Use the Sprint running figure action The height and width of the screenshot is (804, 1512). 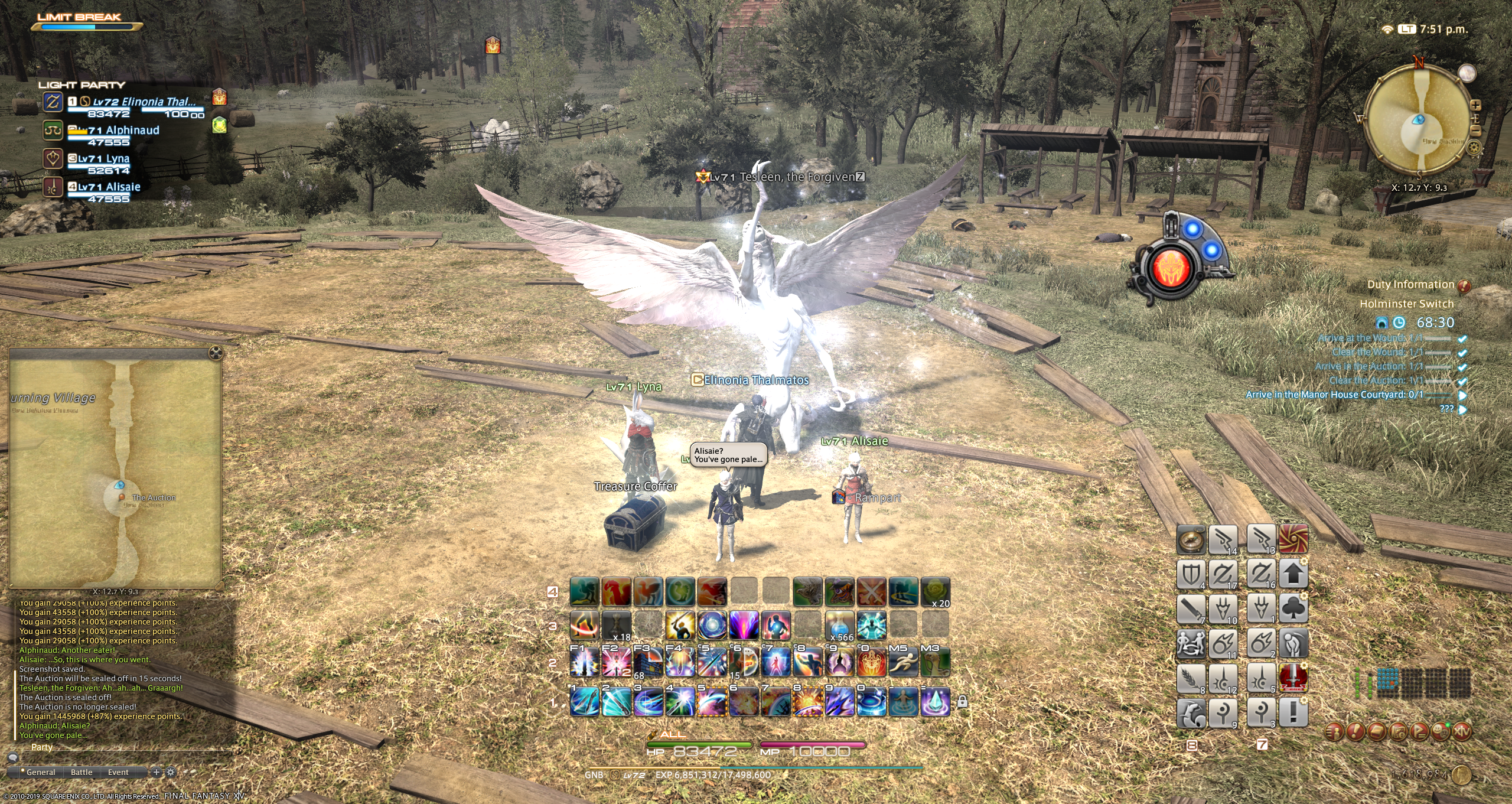(903, 662)
